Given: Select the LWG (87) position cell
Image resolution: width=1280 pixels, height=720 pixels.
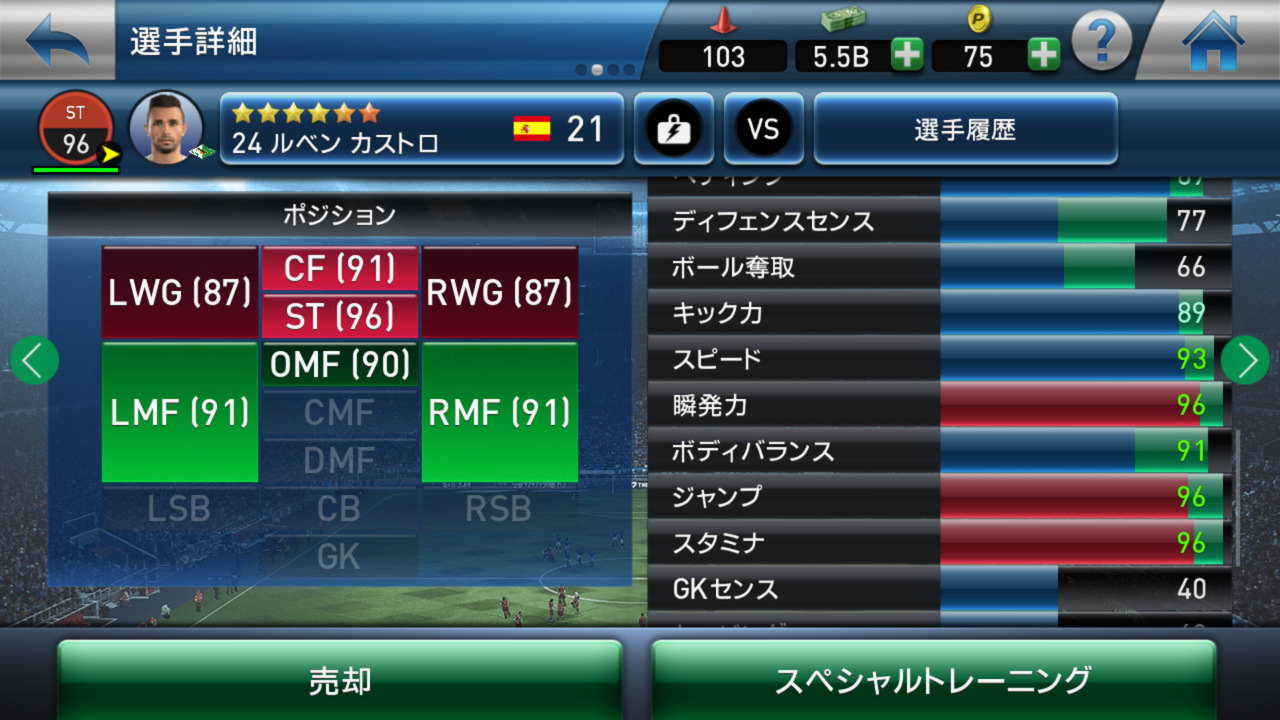Looking at the screenshot, I should (178, 292).
